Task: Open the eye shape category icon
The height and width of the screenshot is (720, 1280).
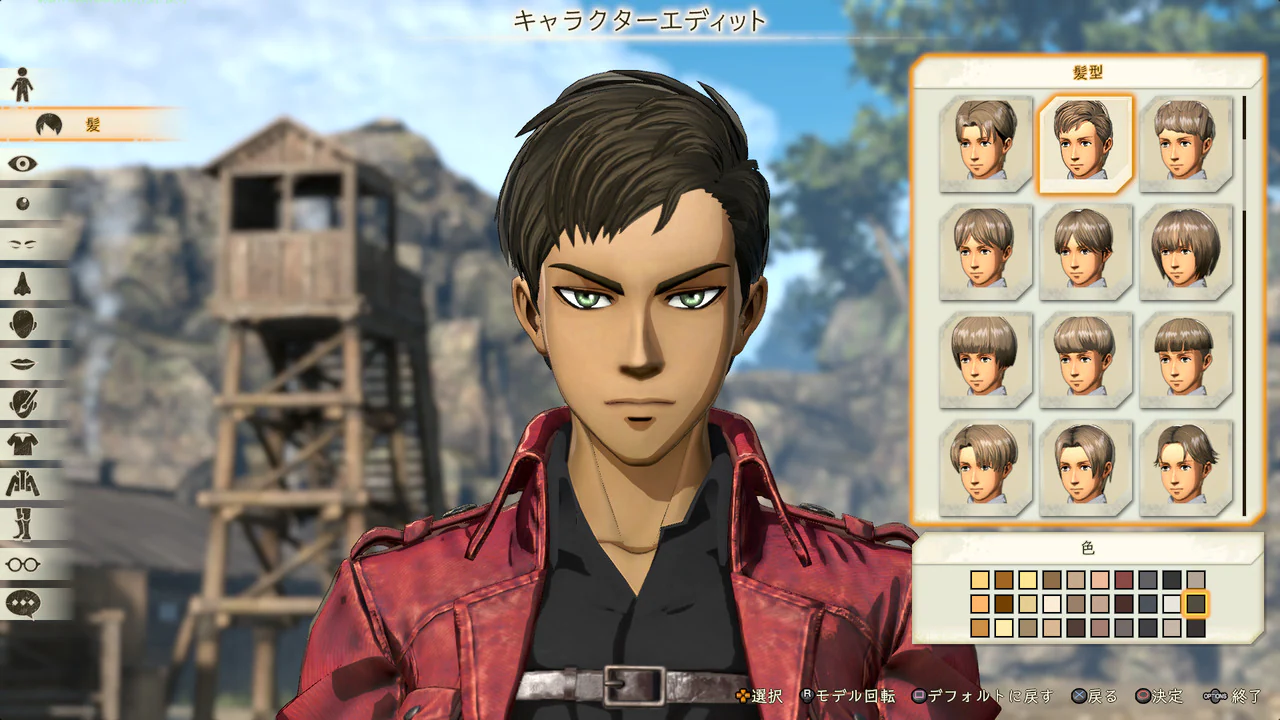Action: (22, 165)
